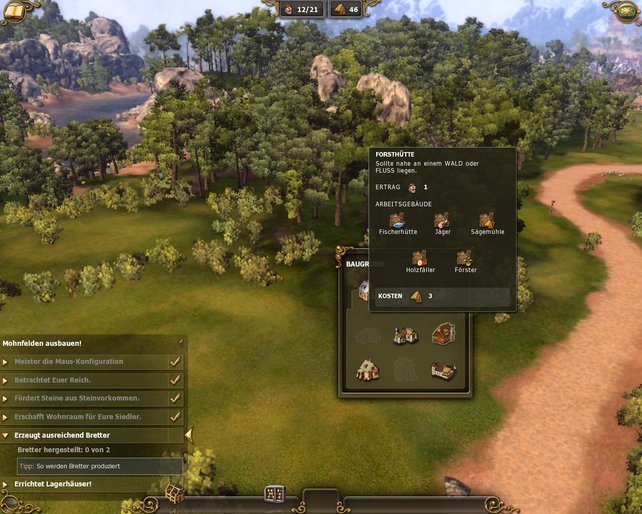Expand the 'Erschafft Wohnraum für Eure Siedler' entry
Screen dimensions: 642x514
point(6,416)
